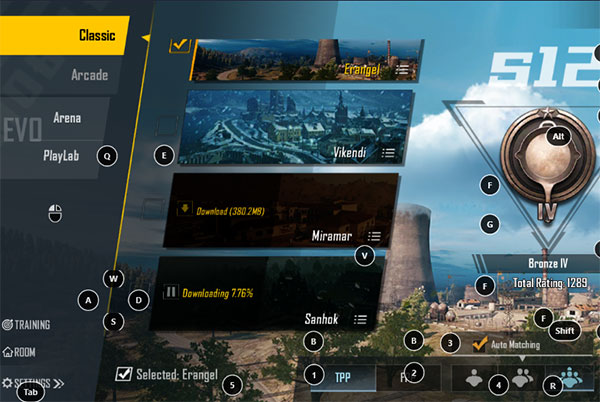
Task: Untick the Erangel map checkbox
Action: (180, 45)
